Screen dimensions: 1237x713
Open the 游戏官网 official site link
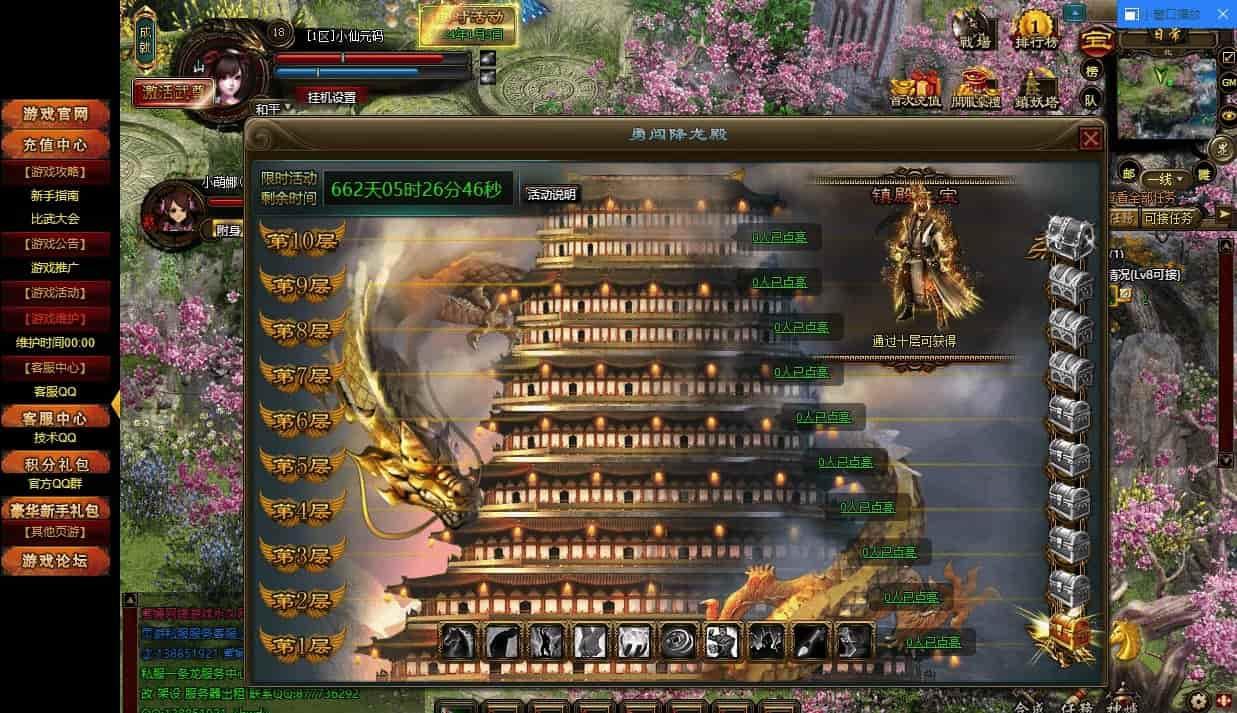[57, 114]
